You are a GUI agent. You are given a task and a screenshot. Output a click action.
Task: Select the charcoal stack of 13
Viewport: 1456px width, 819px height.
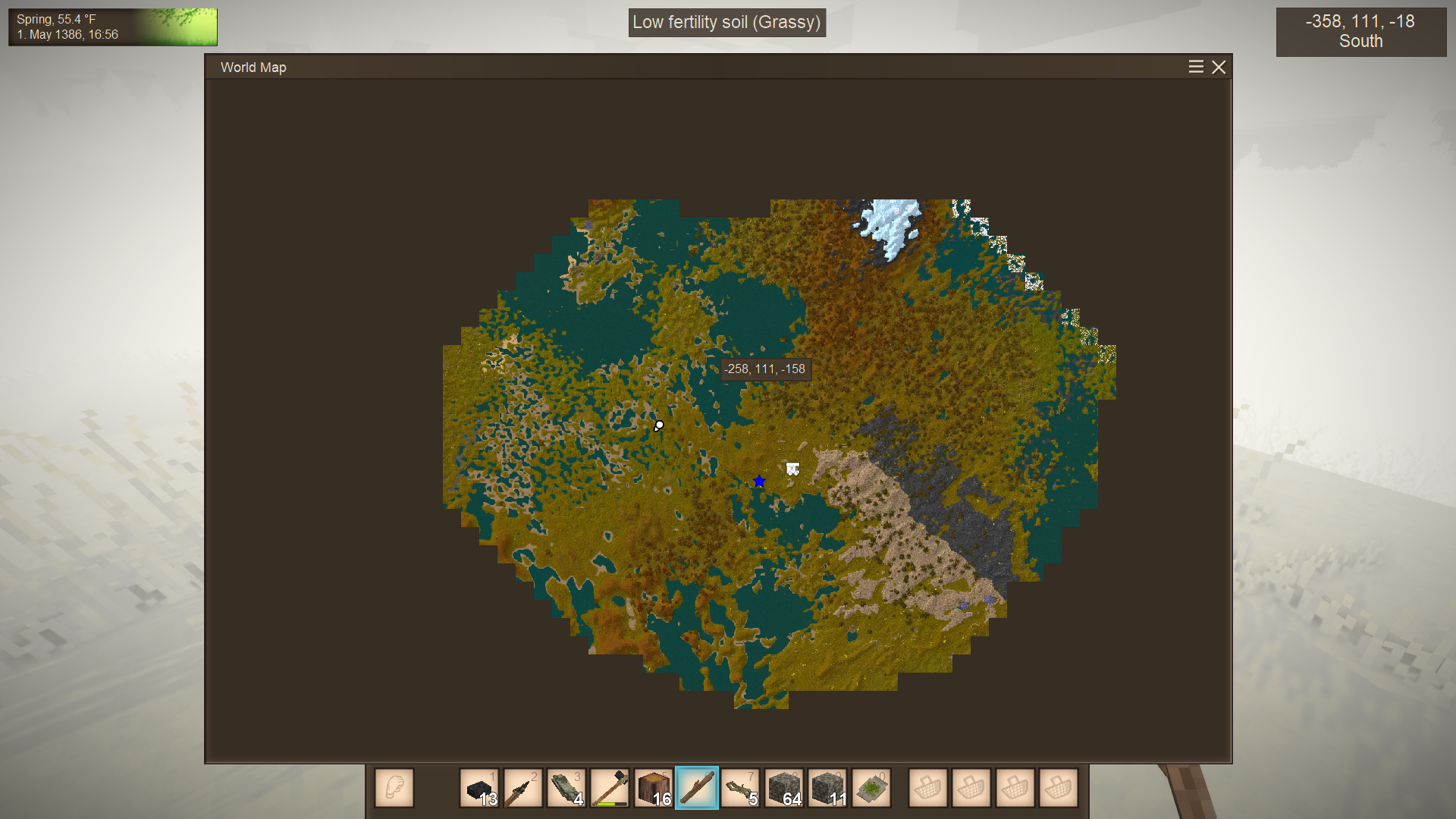pyautogui.click(x=479, y=789)
